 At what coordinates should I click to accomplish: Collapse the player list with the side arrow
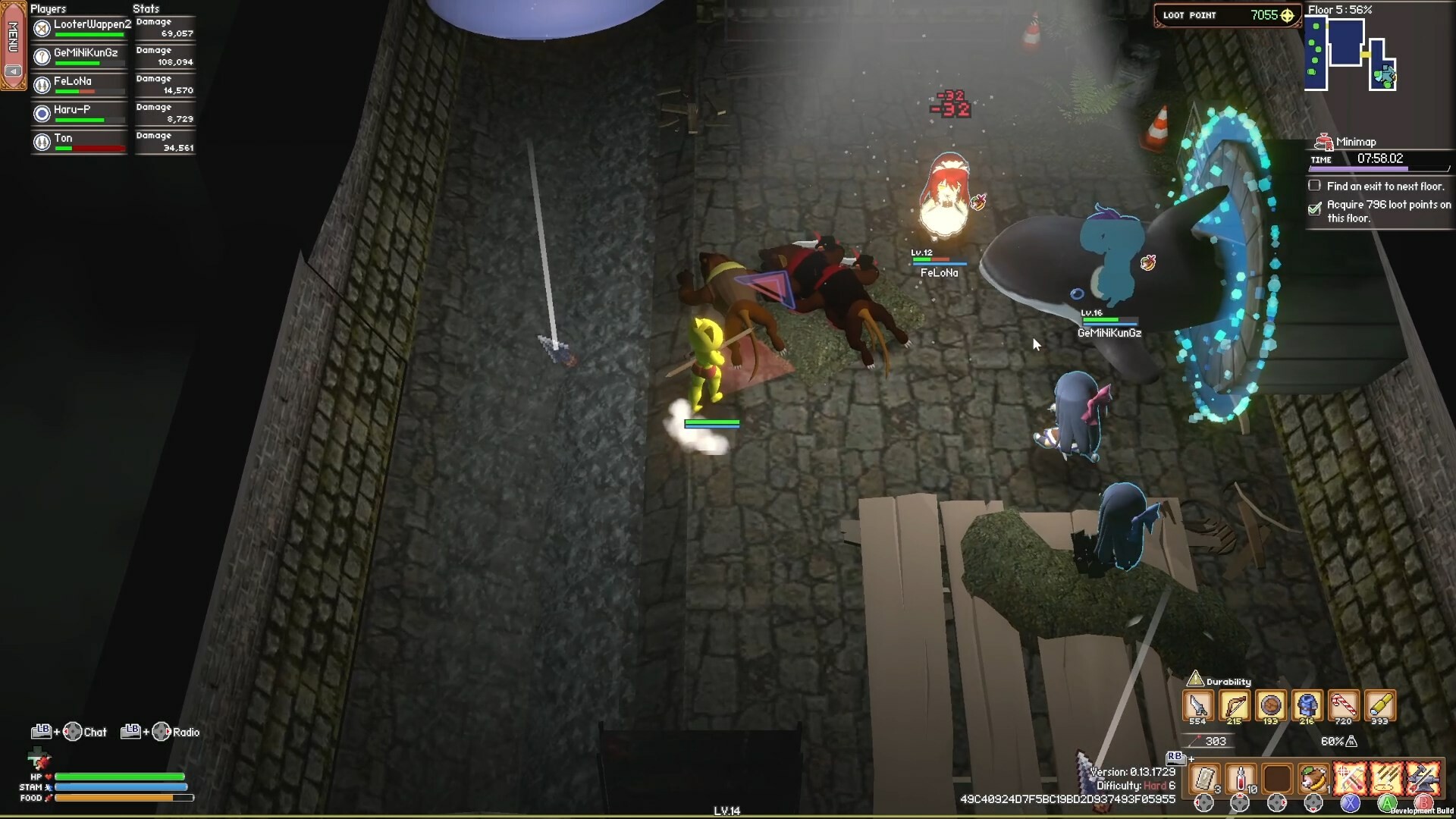[x=13, y=71]
